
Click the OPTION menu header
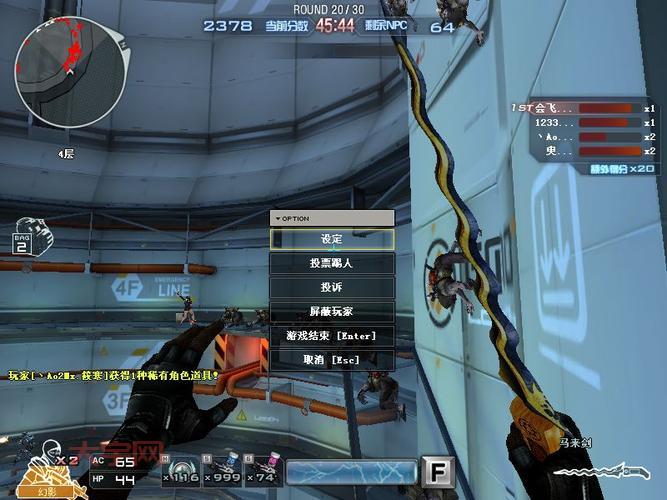(332, 218)
